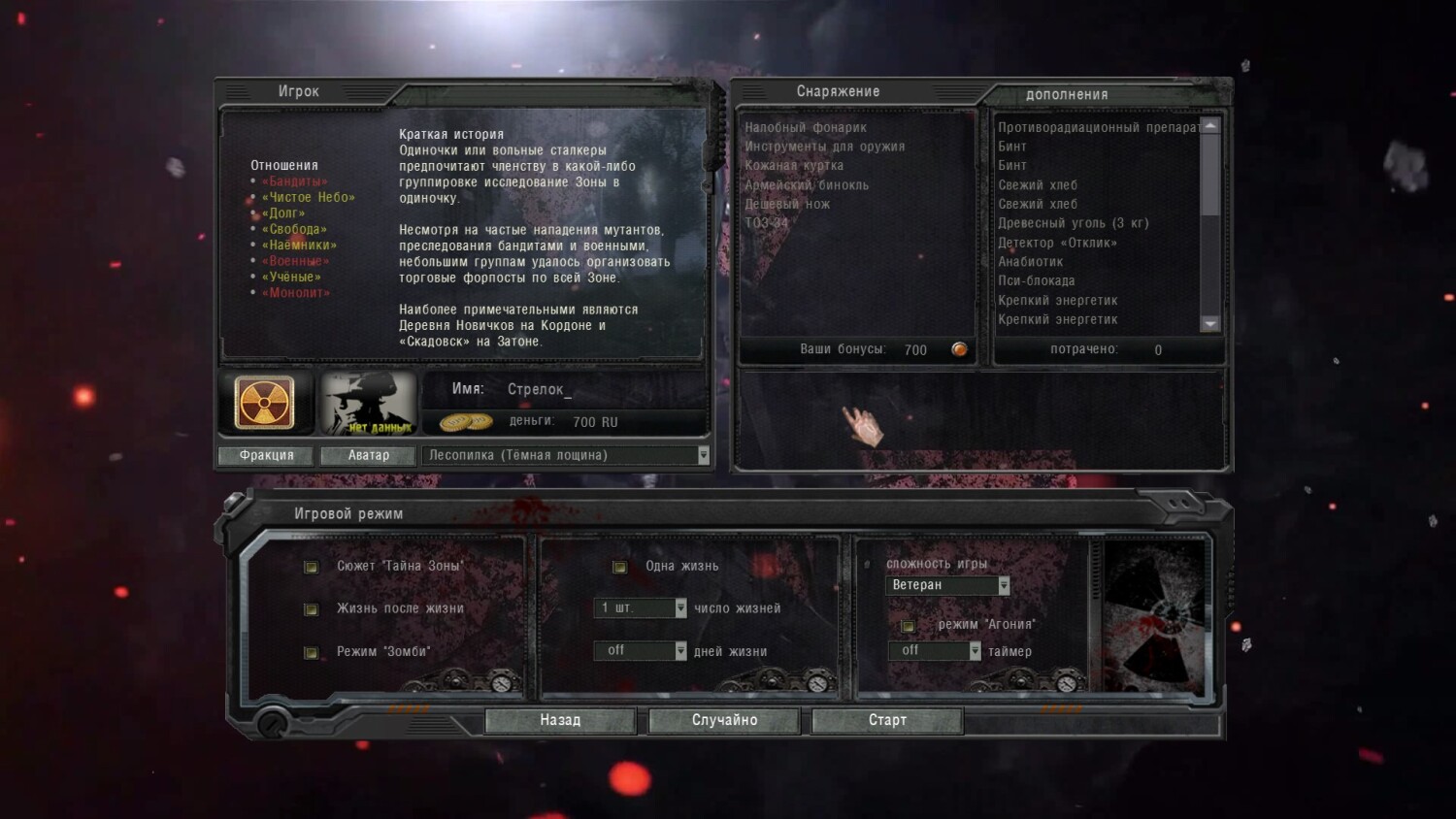Image resolution: width=1456 pixels, height=819 pixels.
Task: Select Пси-блокада in the additions list
Action: click(1036, 280)
